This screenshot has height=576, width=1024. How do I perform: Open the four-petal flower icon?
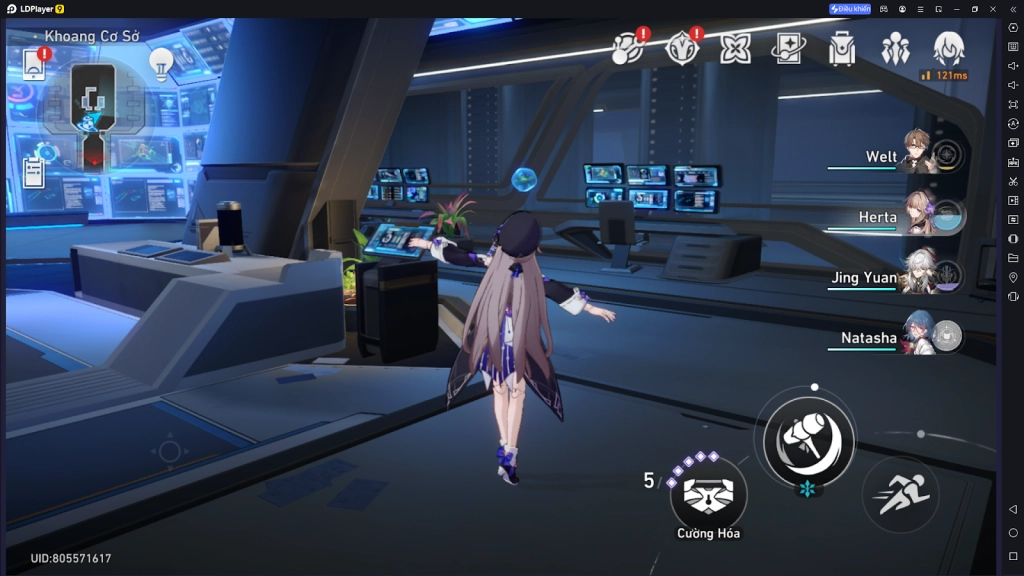736,48
